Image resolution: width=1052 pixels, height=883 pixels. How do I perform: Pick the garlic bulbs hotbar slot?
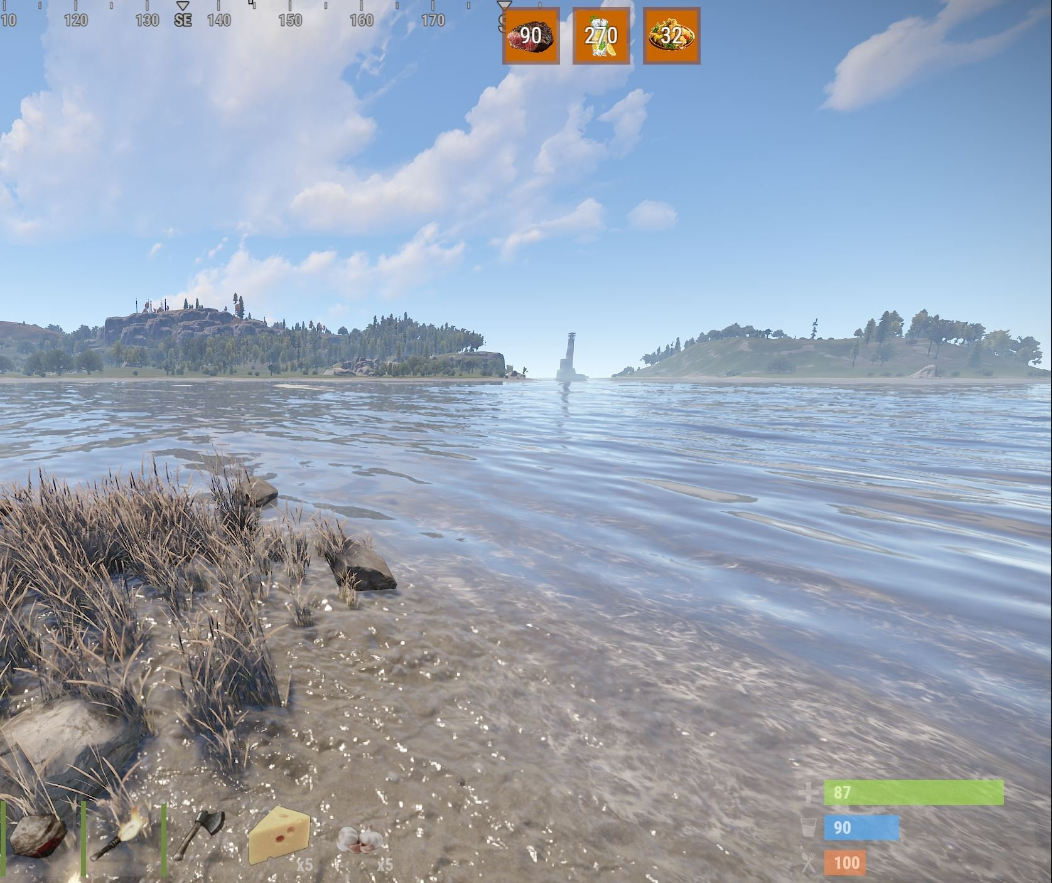click(360, 839)
